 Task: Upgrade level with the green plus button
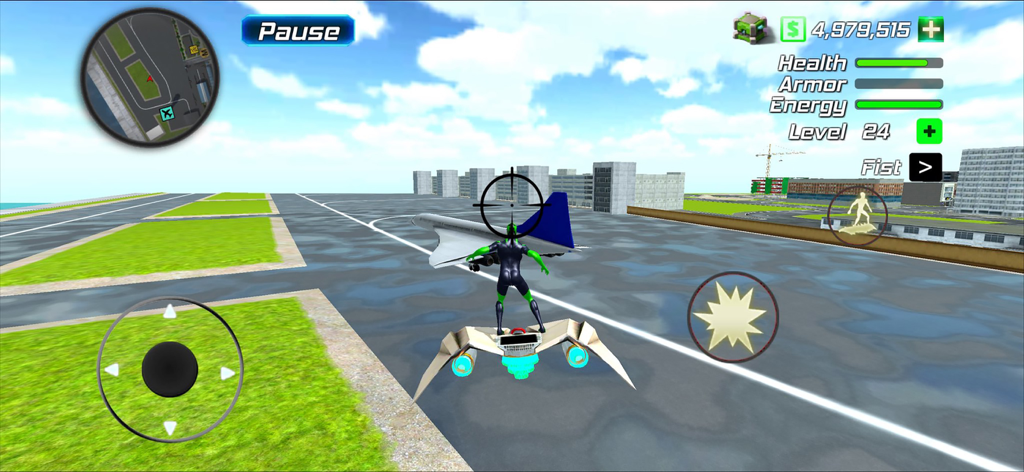click(x=929, y=131)
